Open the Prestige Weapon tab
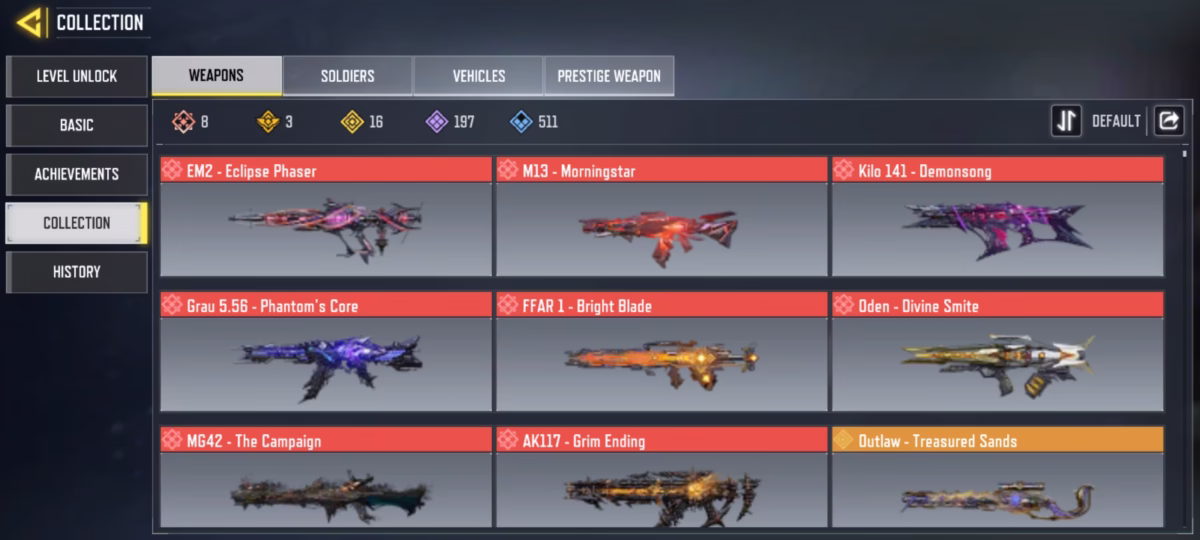Image resolution: width=1200 pixels, height=540 pixels. 608,76
